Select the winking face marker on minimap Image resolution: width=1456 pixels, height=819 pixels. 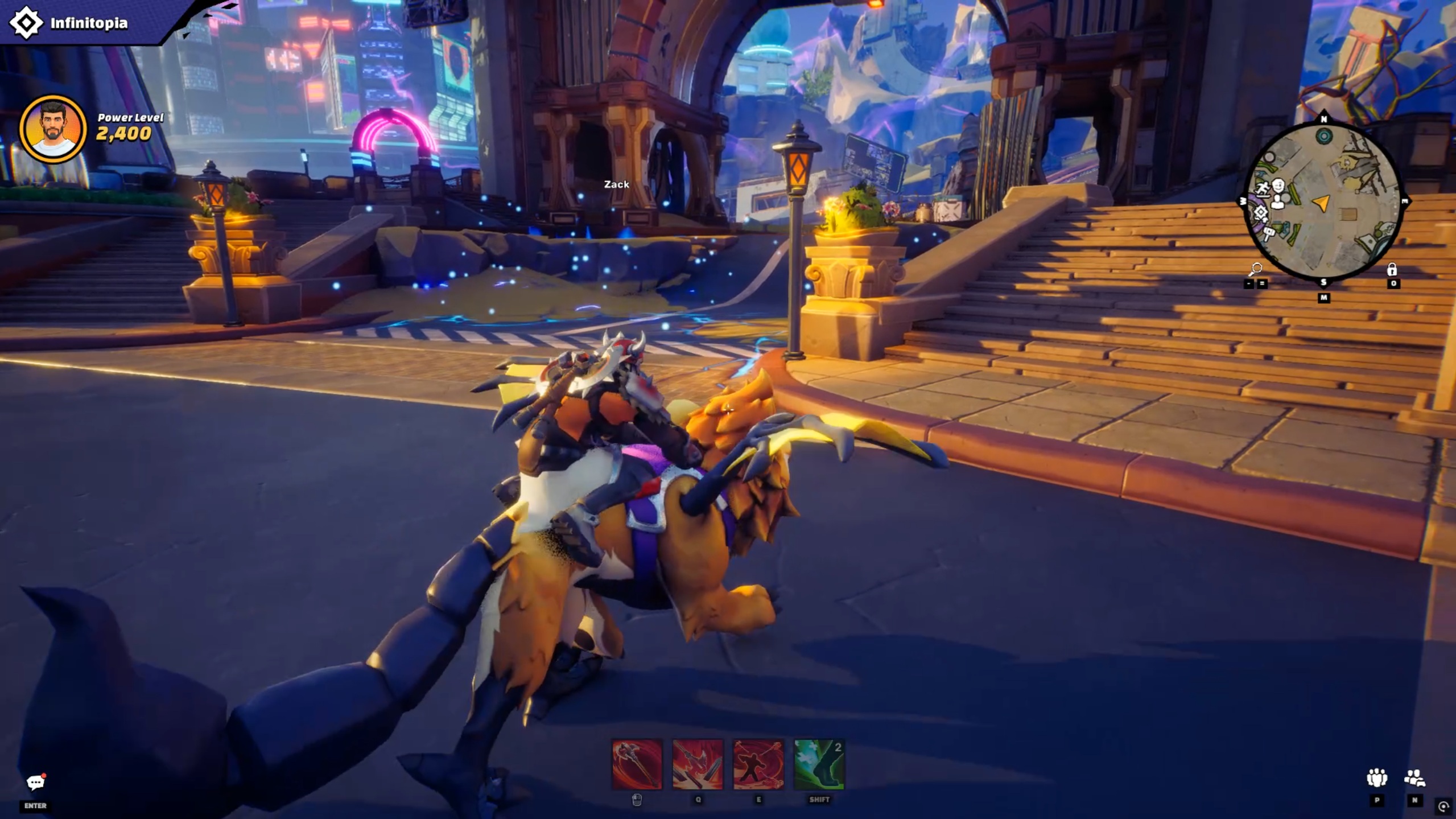click(x=1278, y=186)
